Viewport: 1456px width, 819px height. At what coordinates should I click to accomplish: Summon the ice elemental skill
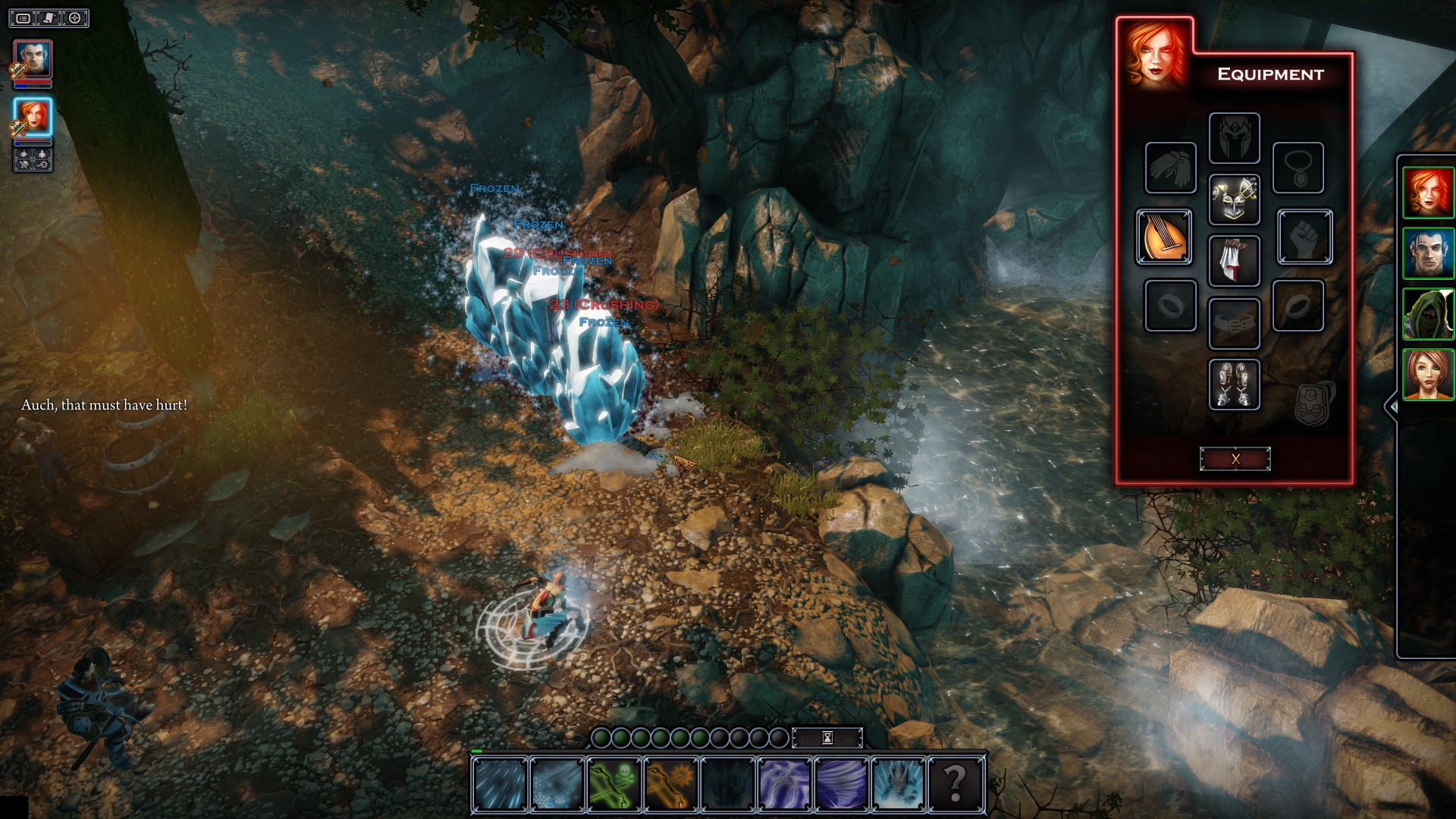(x=899, y=784)
